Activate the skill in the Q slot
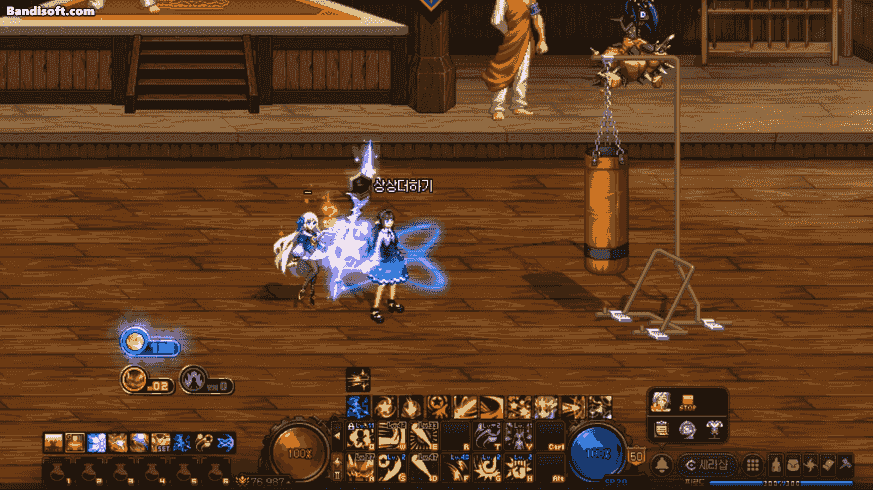873x490 pixels. (x=364, y=435)
